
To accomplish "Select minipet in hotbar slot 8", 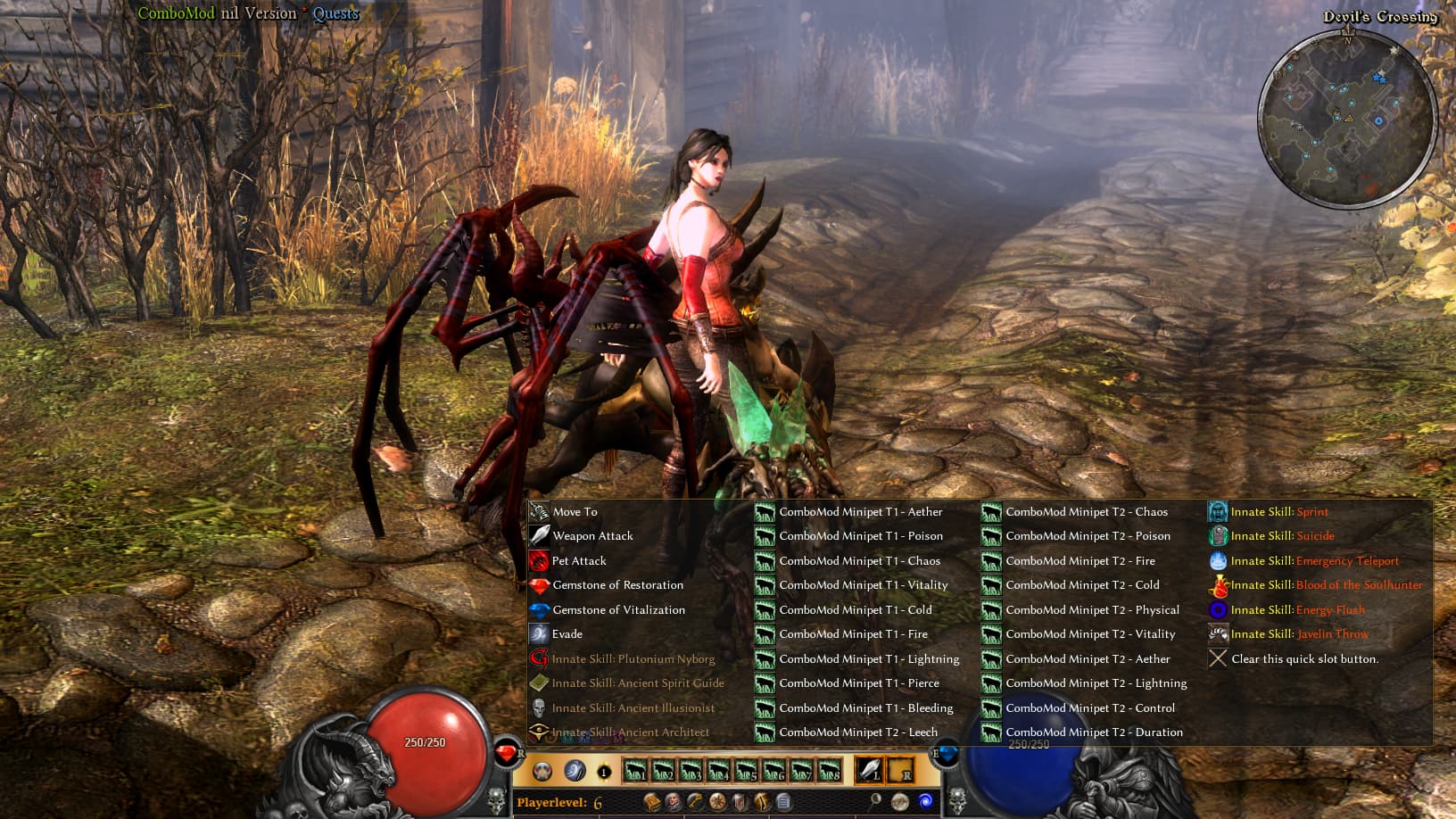I will click(830, 769).
